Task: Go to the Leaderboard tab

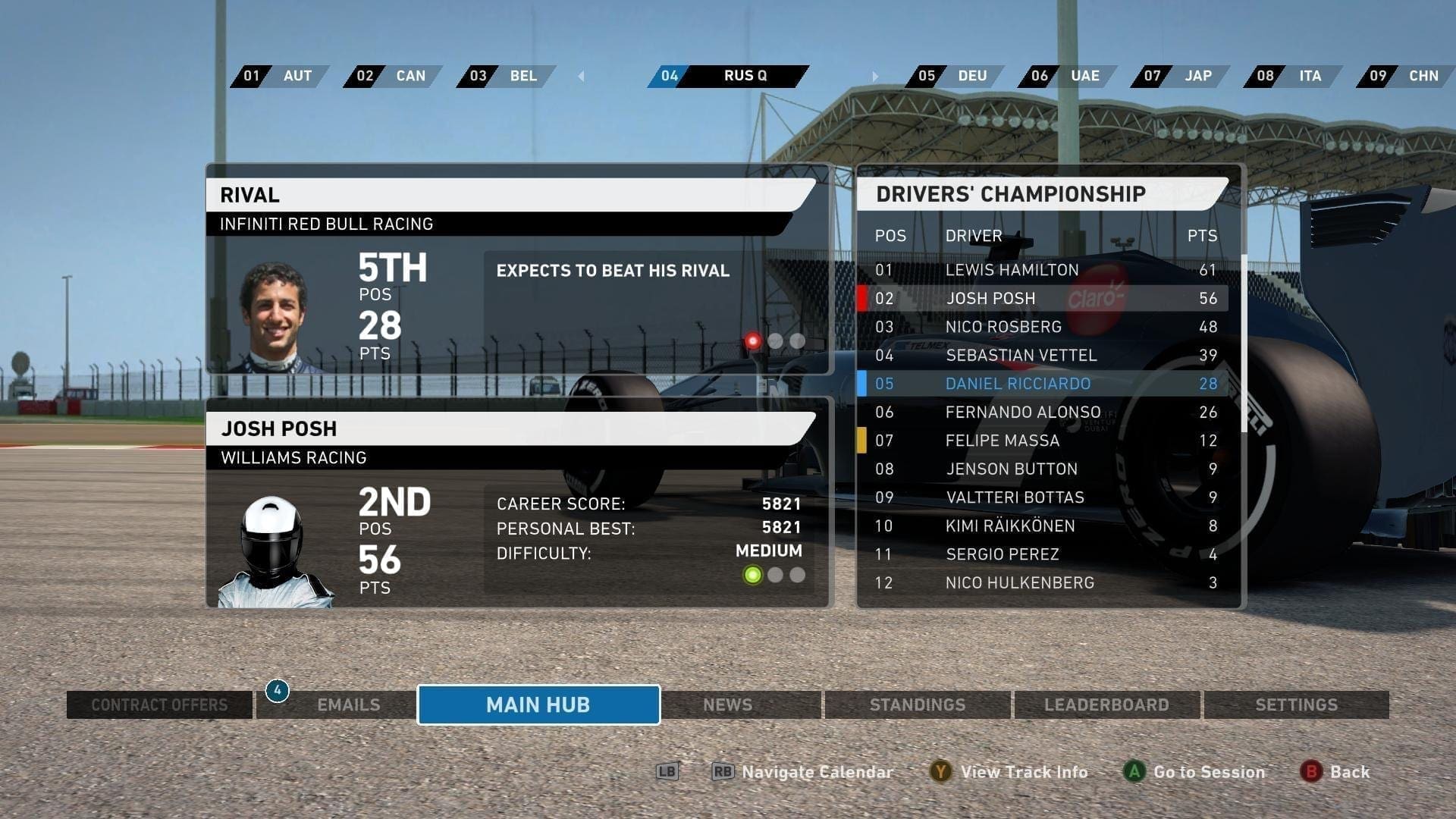Action: [1106, 704]
